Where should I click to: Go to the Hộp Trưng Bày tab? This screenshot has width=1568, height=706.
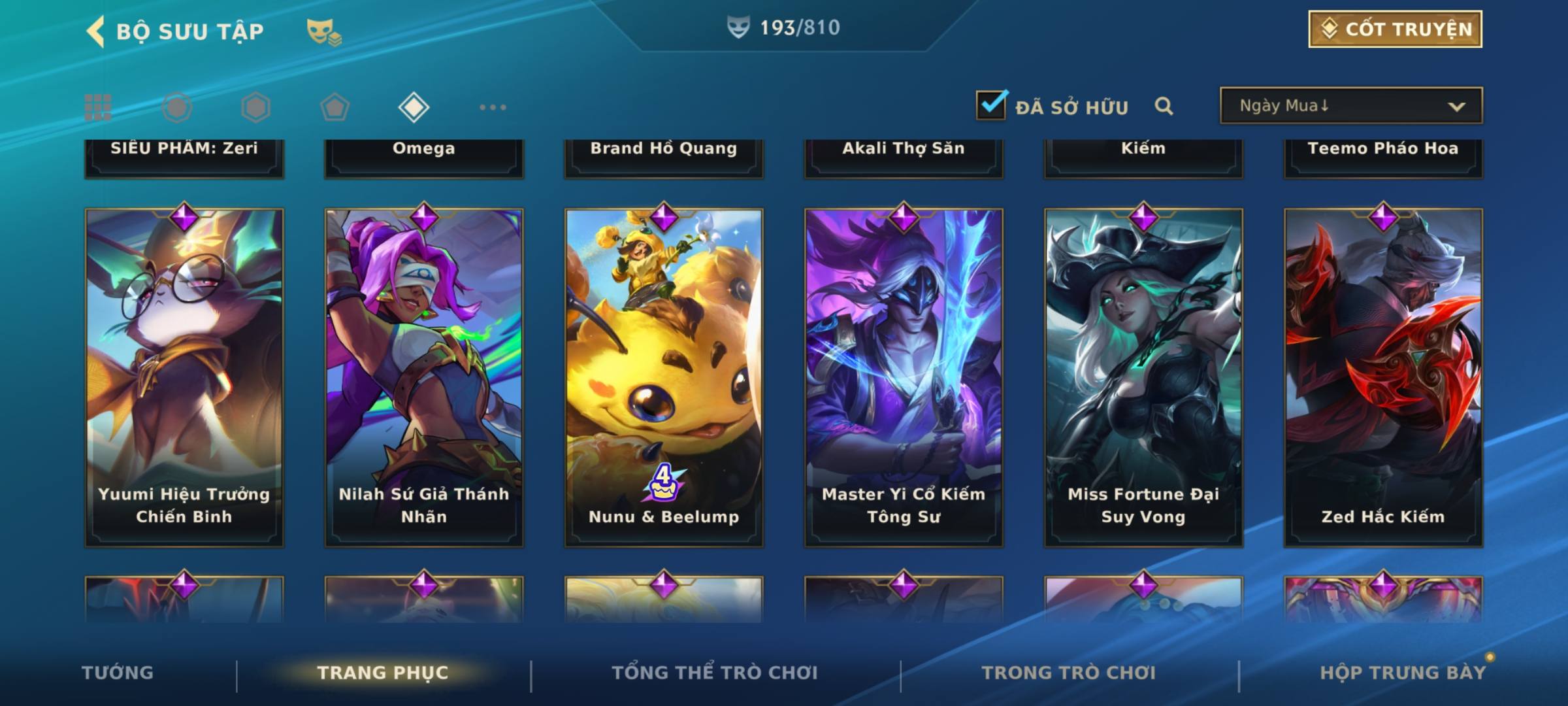point(1403,673)
